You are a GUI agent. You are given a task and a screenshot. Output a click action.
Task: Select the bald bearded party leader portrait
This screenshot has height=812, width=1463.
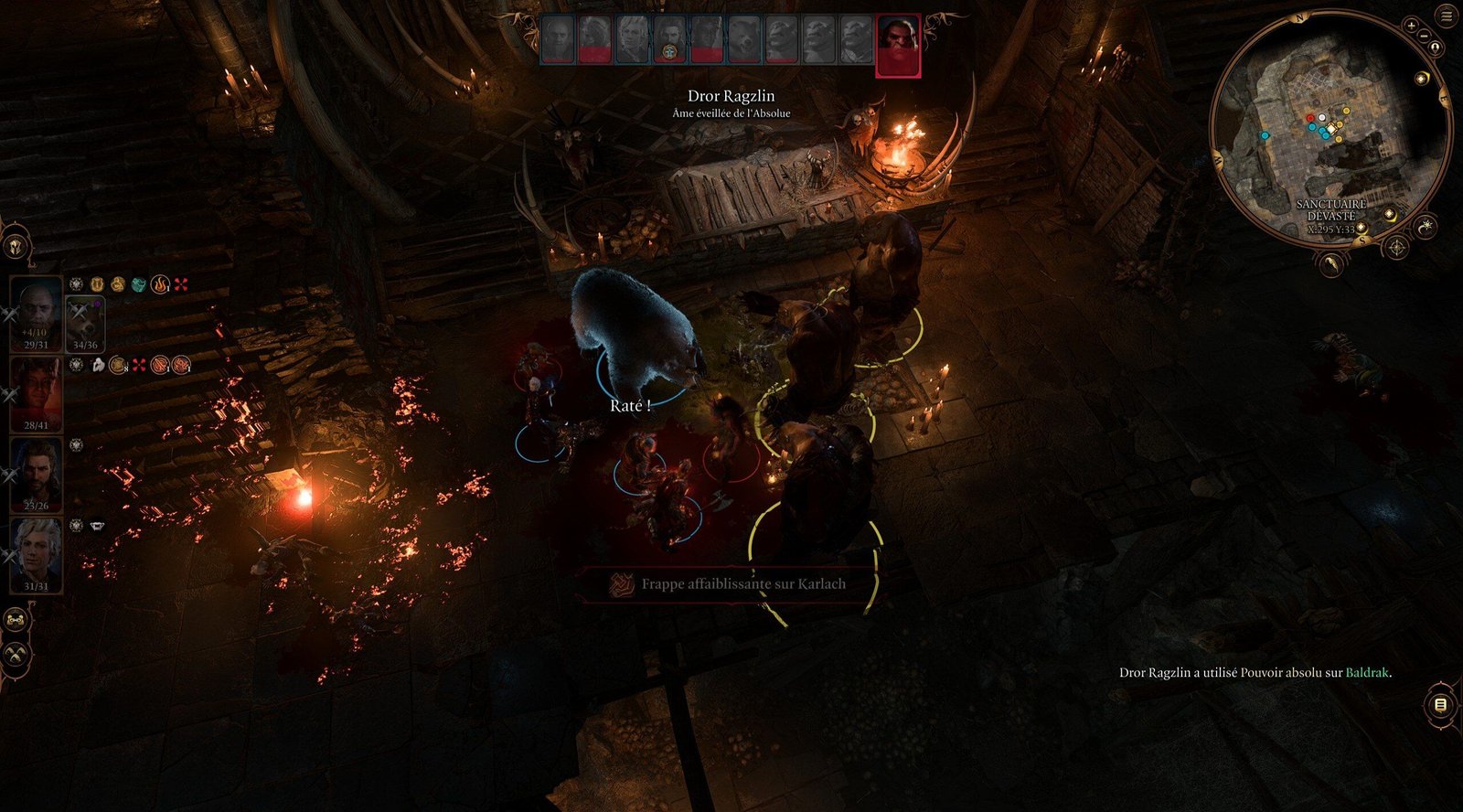pos(36,313)
